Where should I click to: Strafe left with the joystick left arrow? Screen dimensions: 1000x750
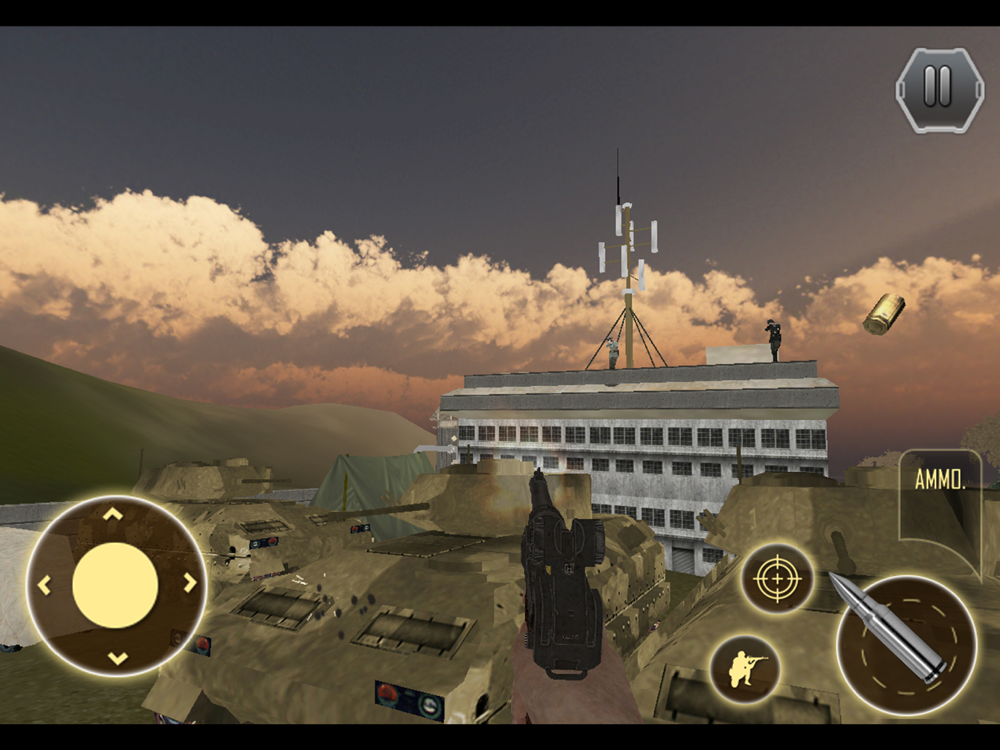tap(44, 585)
